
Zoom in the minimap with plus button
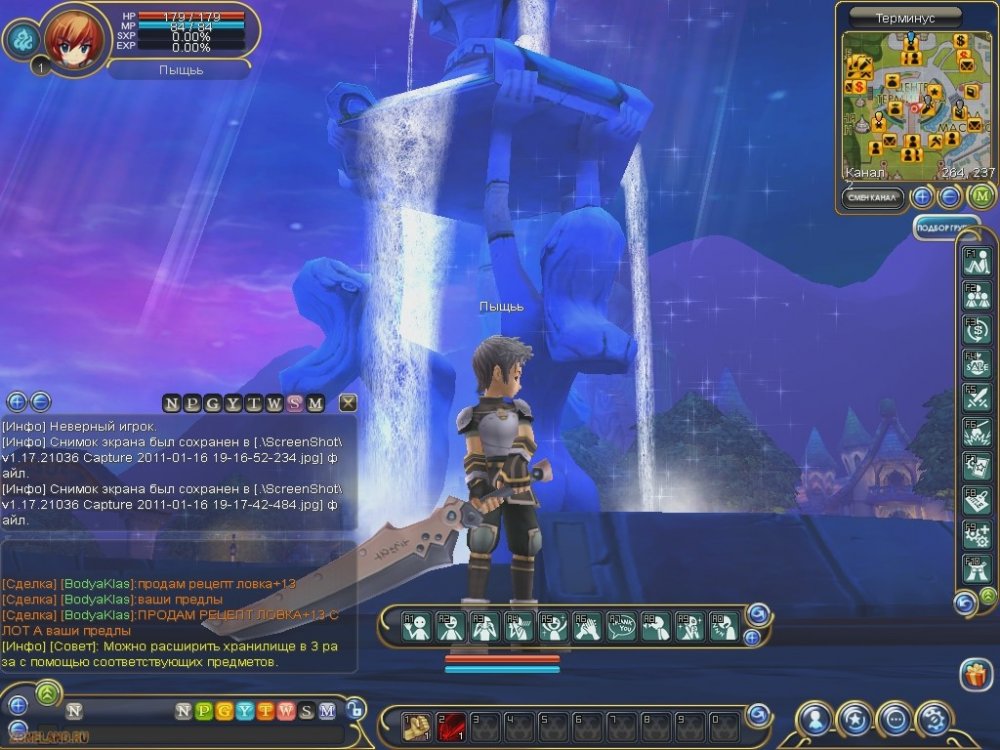click(x=923, y=197)
